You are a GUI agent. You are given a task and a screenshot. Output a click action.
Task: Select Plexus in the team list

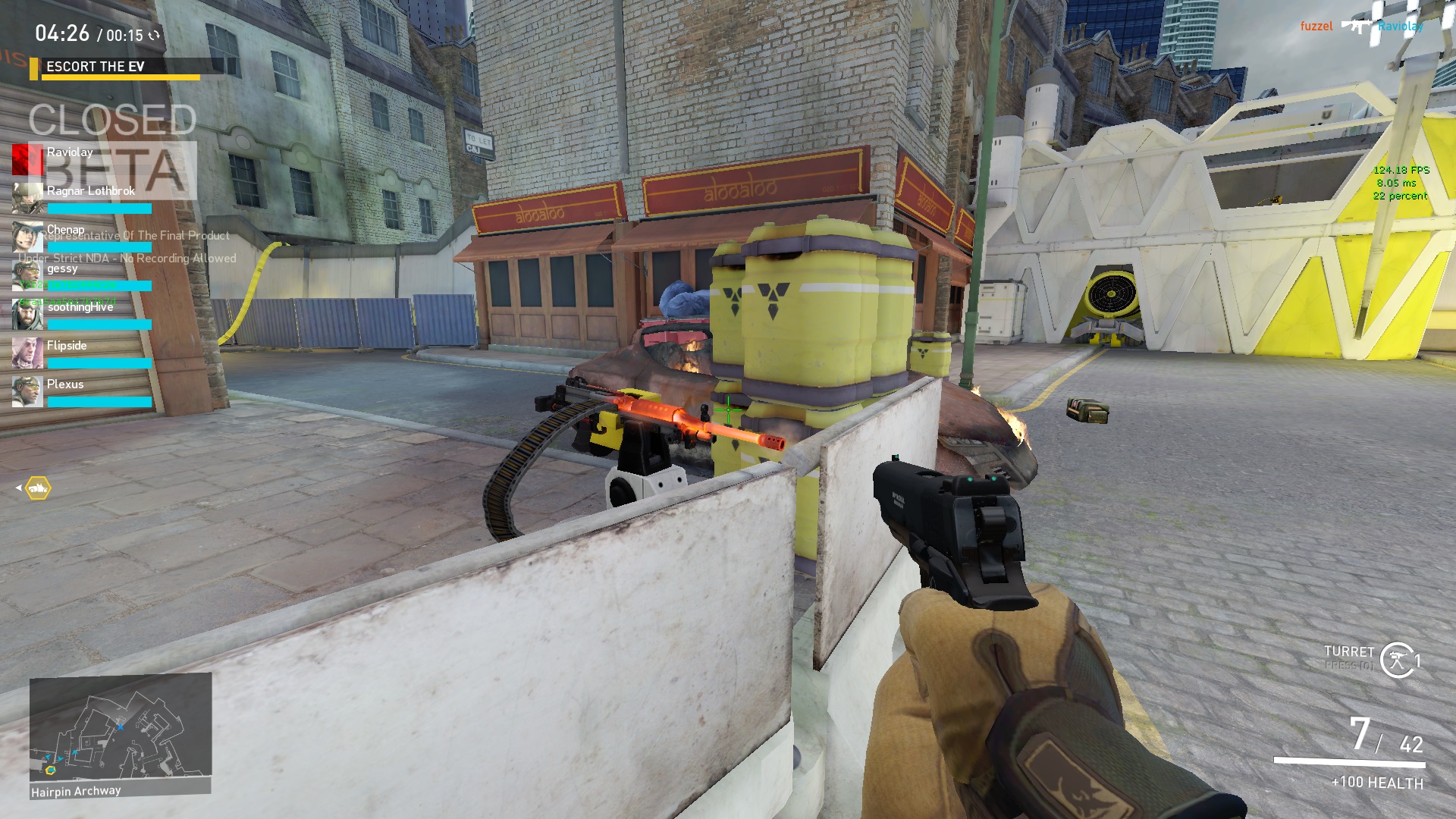coord(65,384)
